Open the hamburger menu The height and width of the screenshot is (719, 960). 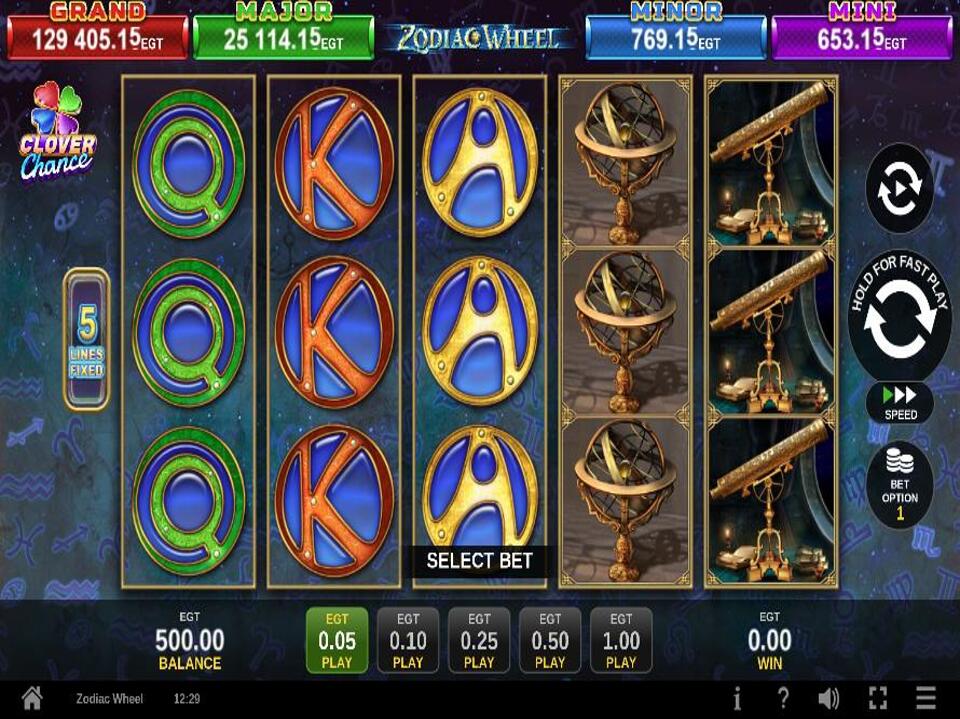[926, 699]
